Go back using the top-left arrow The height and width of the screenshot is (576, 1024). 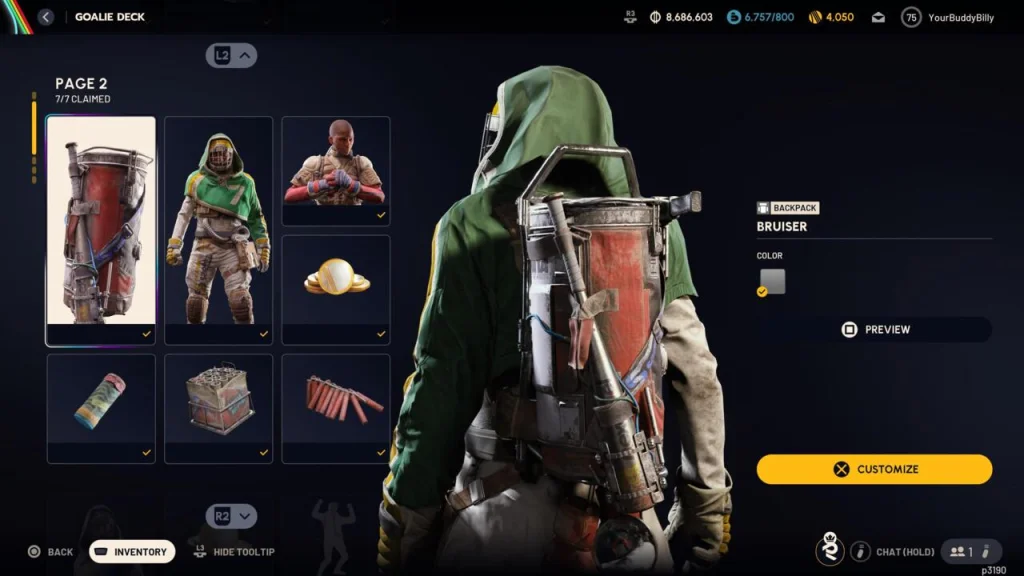click(46, 17)
